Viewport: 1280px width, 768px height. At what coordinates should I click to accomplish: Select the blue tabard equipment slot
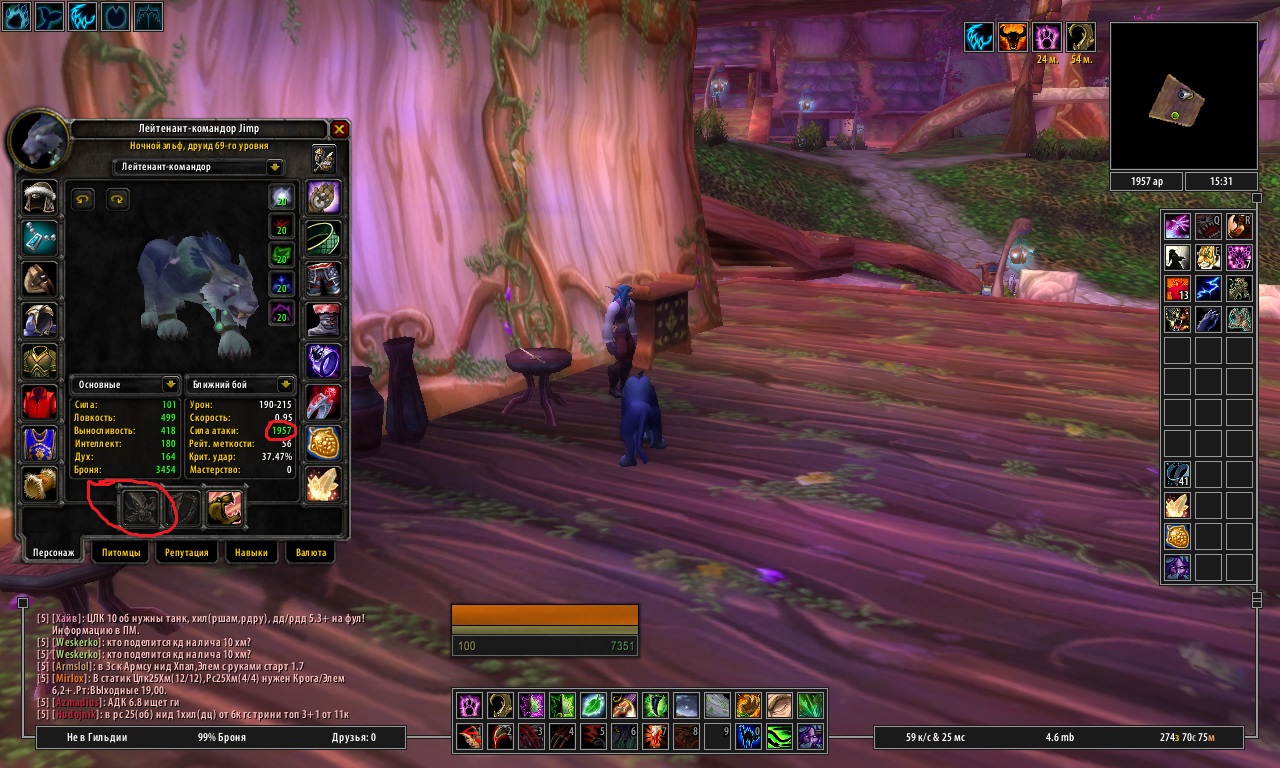coord(40,443)
